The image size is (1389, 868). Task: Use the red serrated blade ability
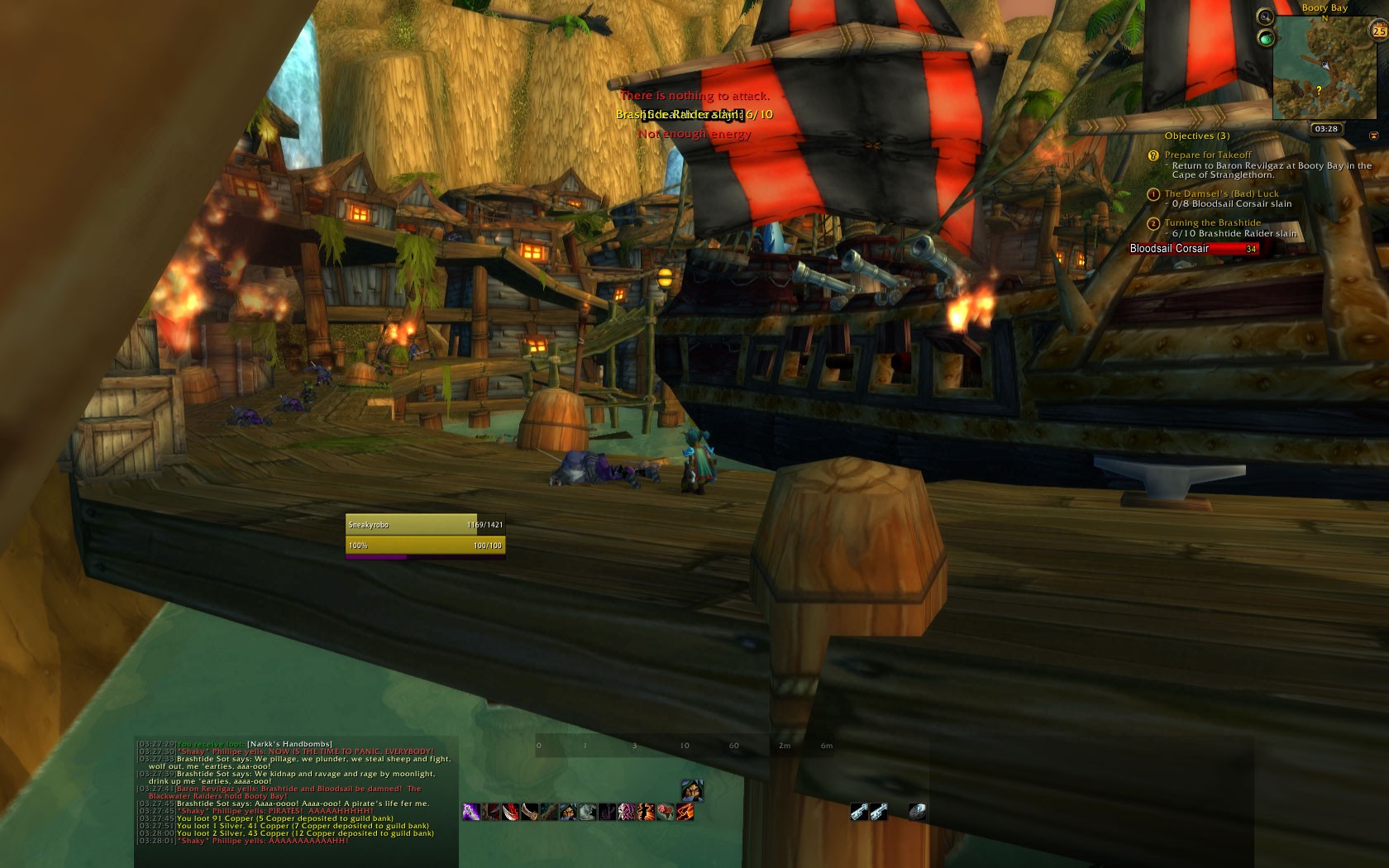click(x=511, y=812)
